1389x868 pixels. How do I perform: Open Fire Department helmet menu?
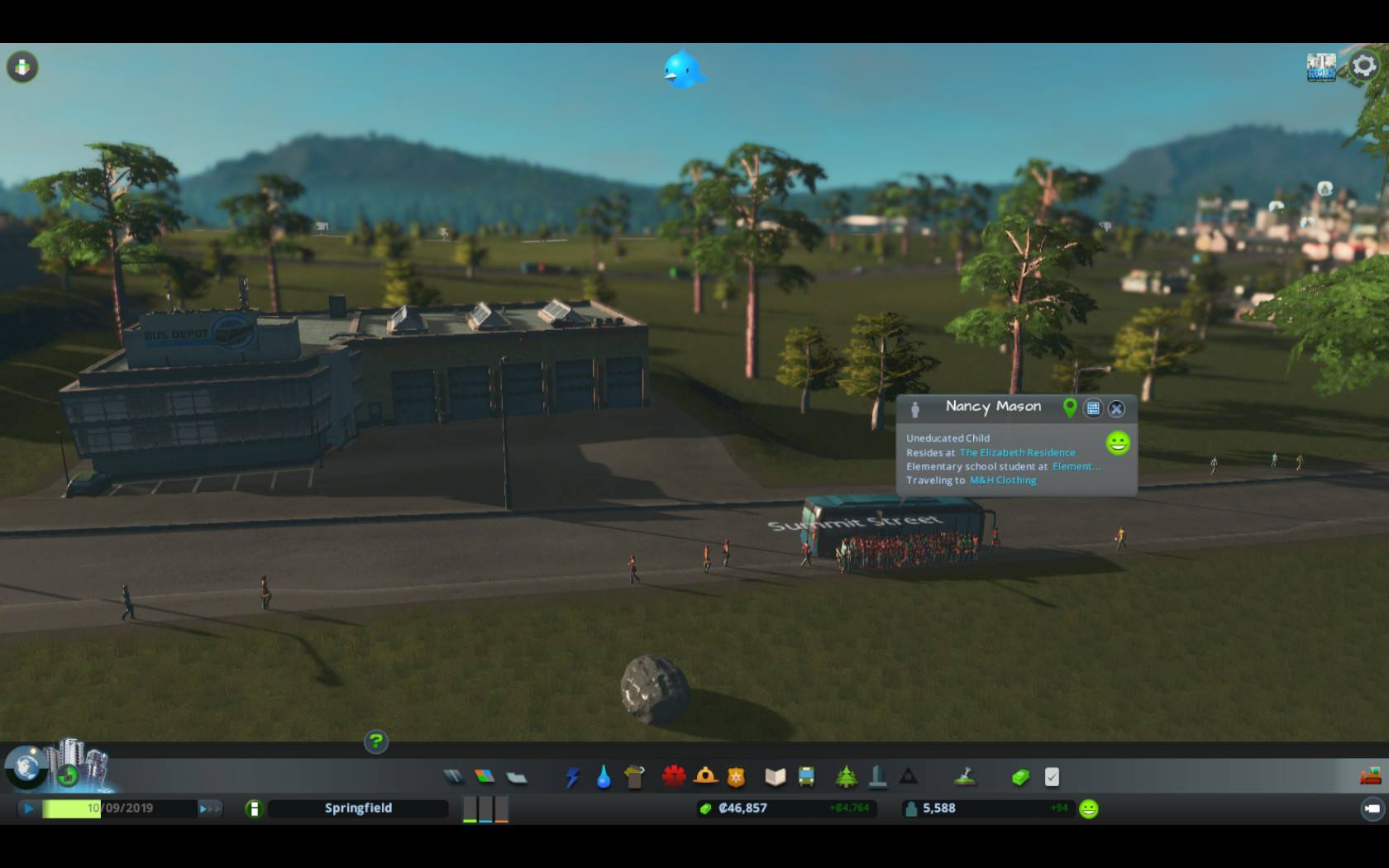705,777
